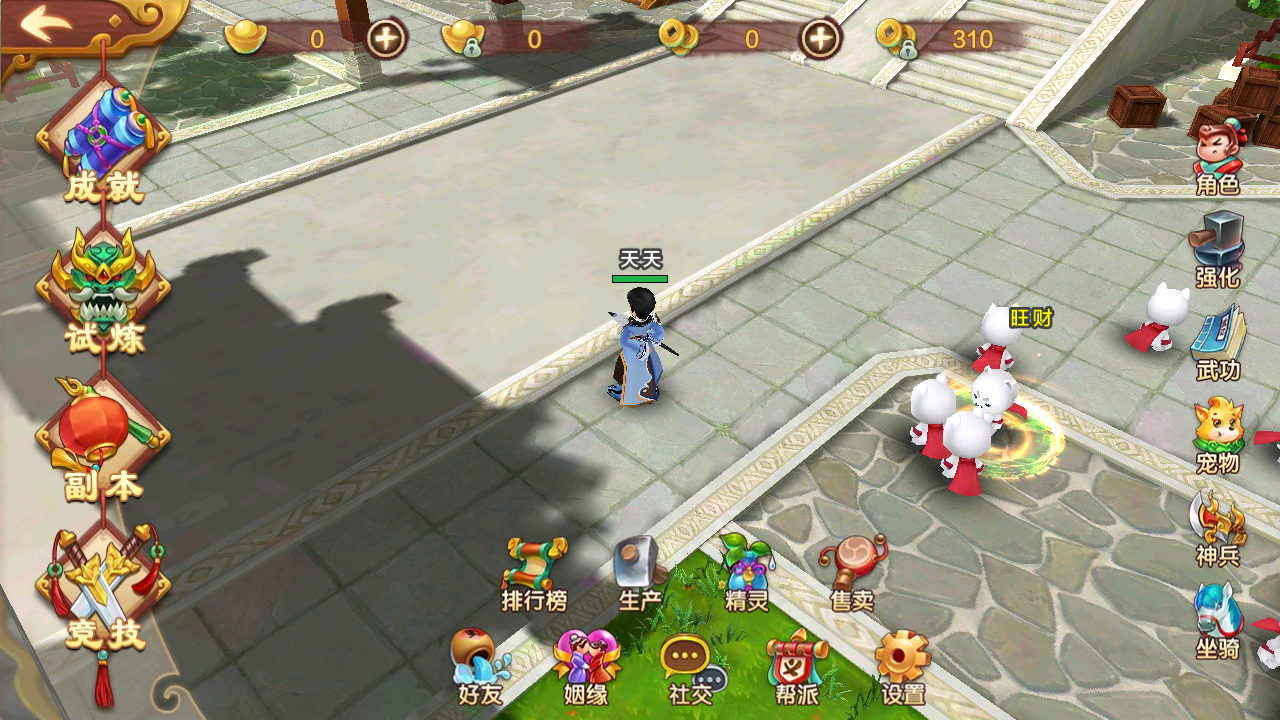This screenshot has height=720, width=1280.
Task: Open the 角色 character panel
Action: [1218, 155]
